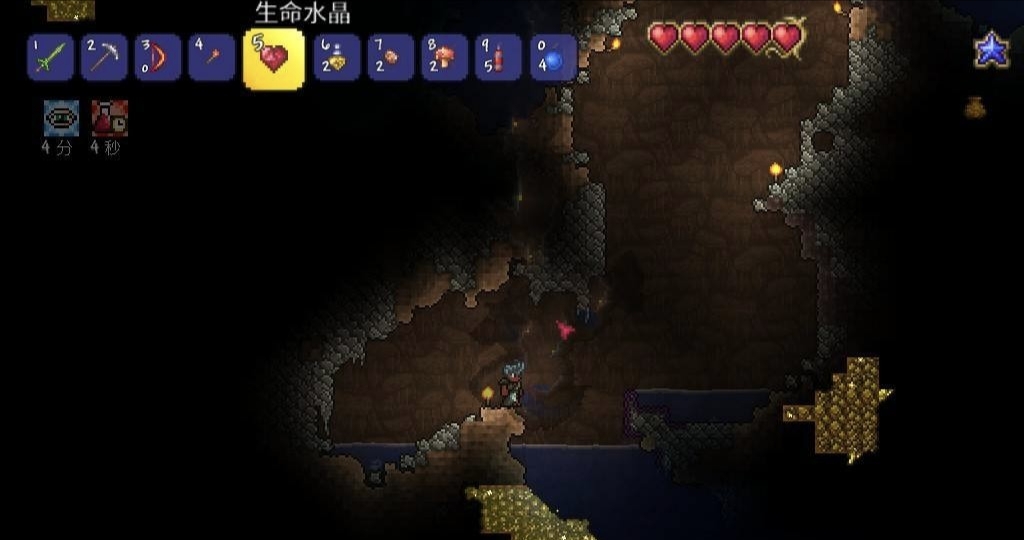Select the red dynamite stick slot

point(499,57)
